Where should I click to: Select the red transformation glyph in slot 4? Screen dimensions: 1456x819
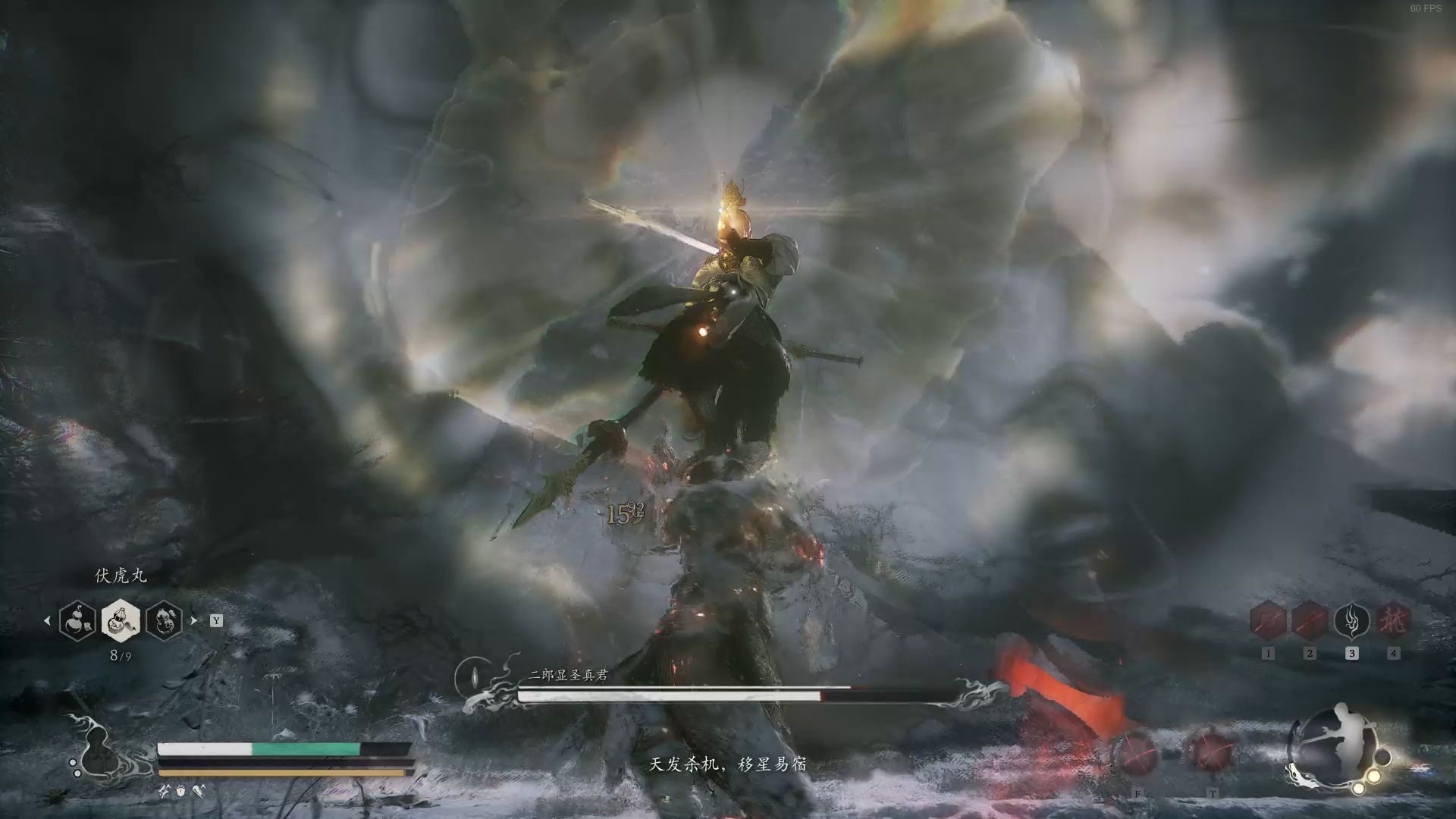click(x=1393, y=620)
